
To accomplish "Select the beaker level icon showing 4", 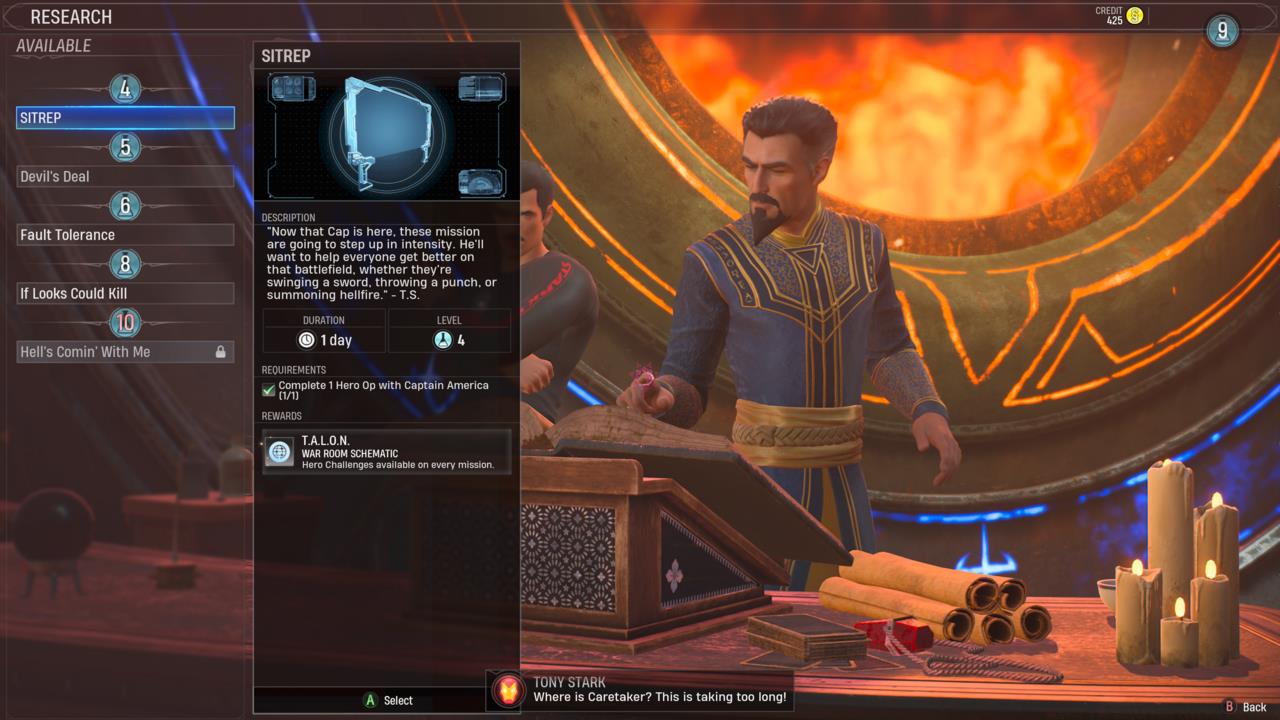I will point(442,340).
